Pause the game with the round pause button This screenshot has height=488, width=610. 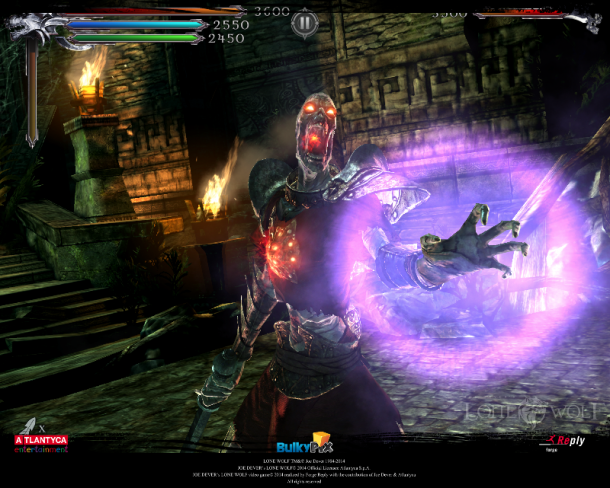tap(306, 21)
